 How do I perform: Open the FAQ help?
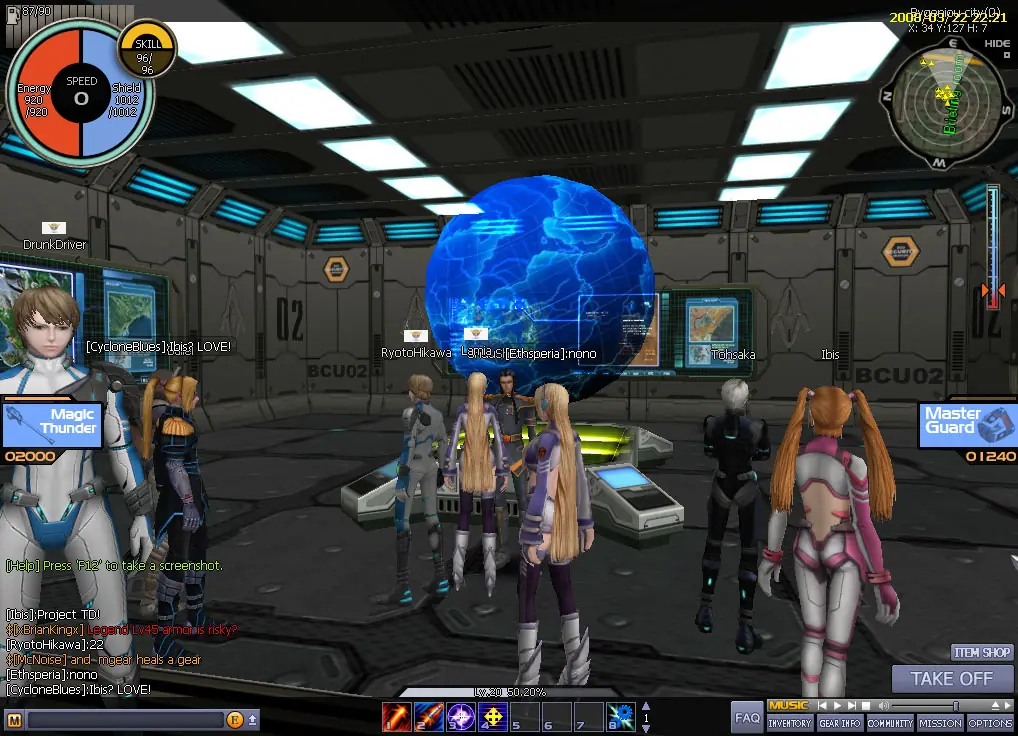[x=747, y=717]
